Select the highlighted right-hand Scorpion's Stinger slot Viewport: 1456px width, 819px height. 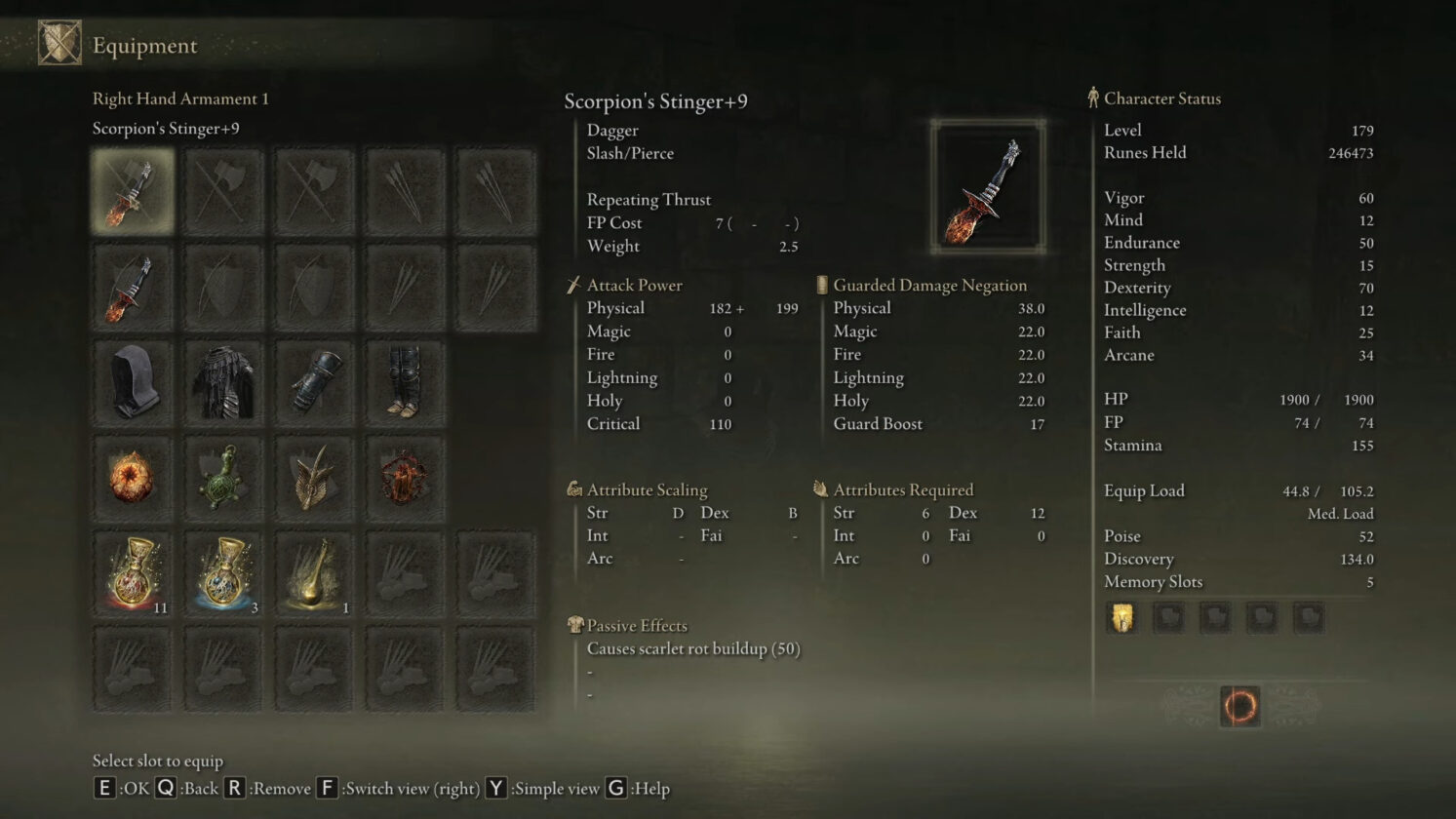pos(132,191)
